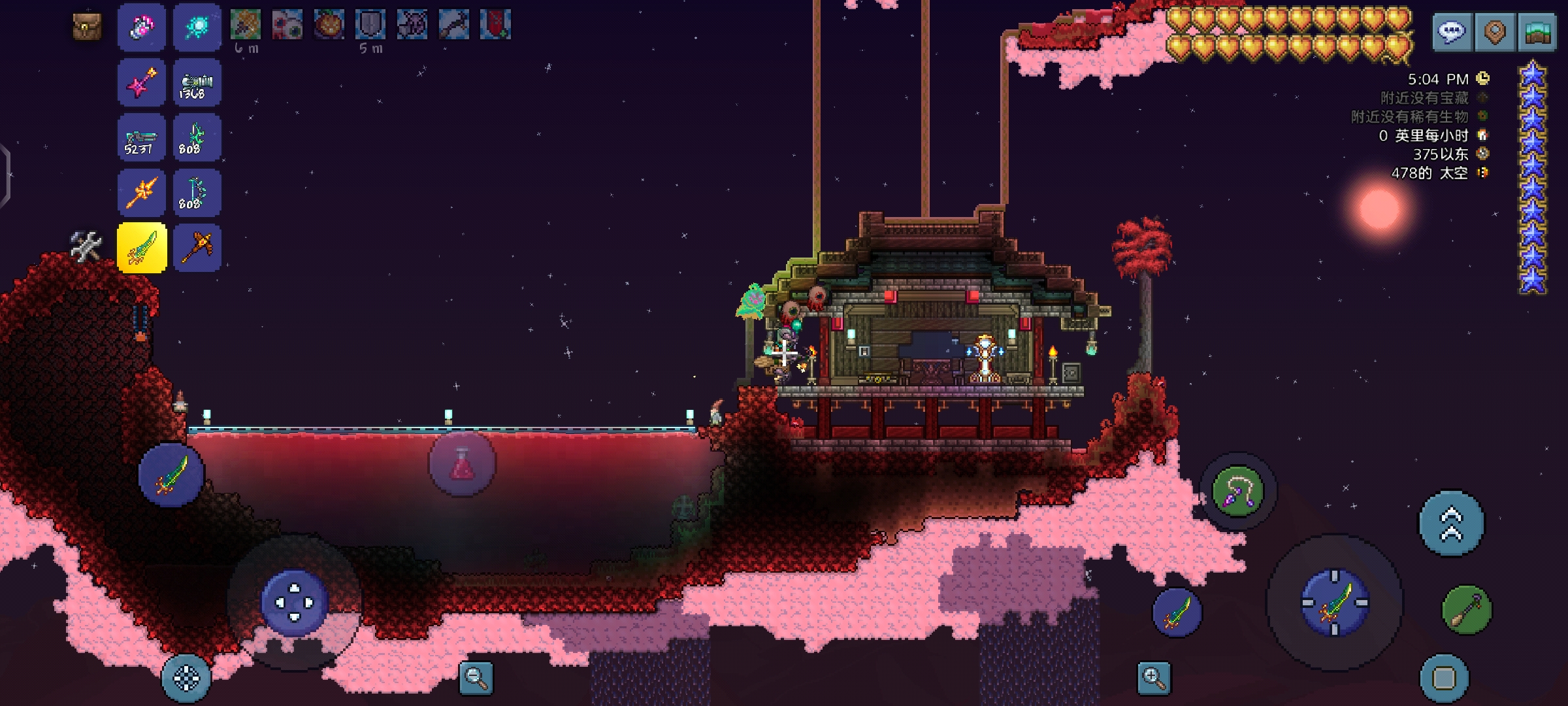Open the crossed hammer and wrench settings

tap(86, 246)
